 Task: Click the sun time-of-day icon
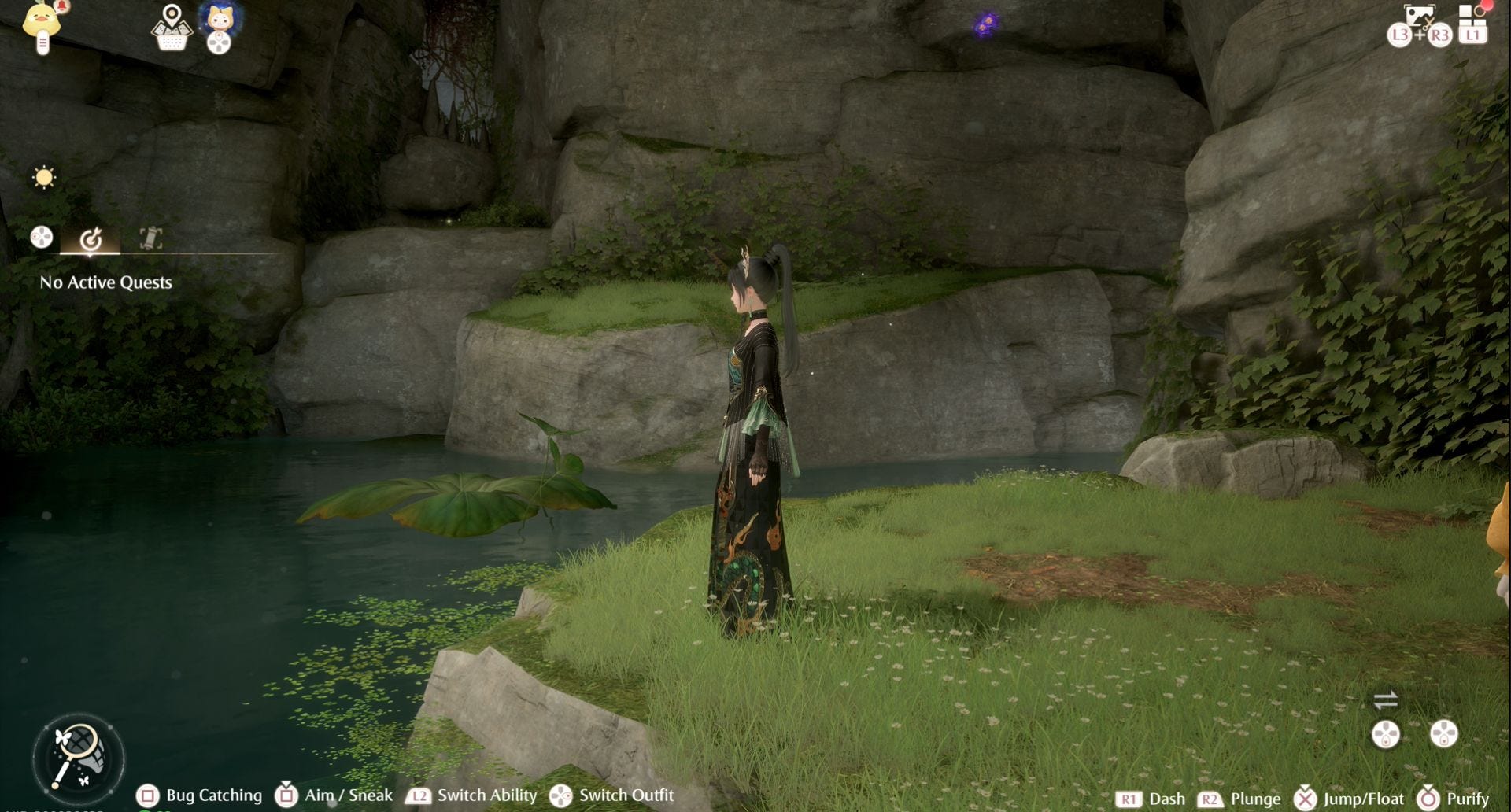coord(44,177)
